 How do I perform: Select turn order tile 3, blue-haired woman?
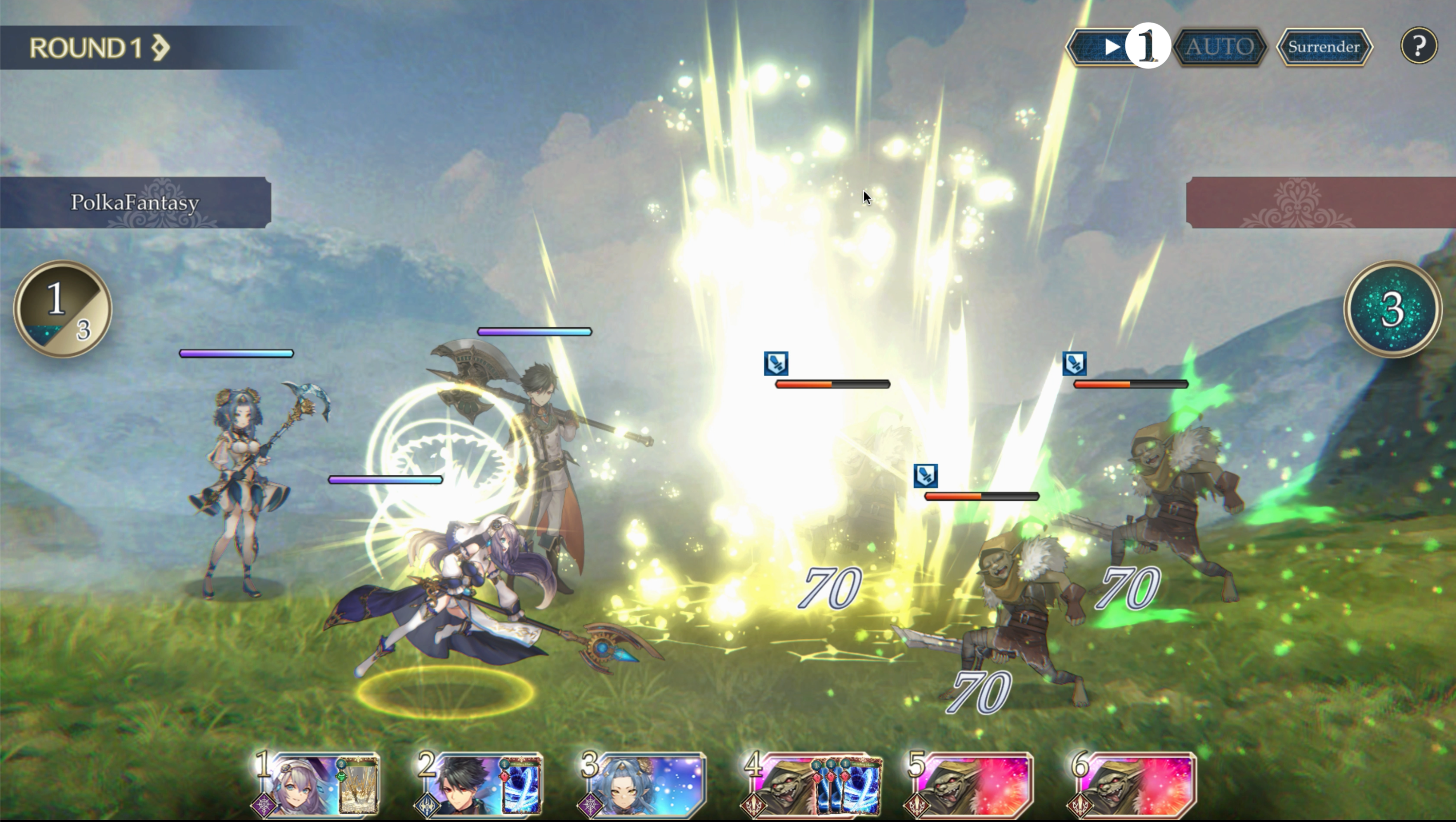643,785
